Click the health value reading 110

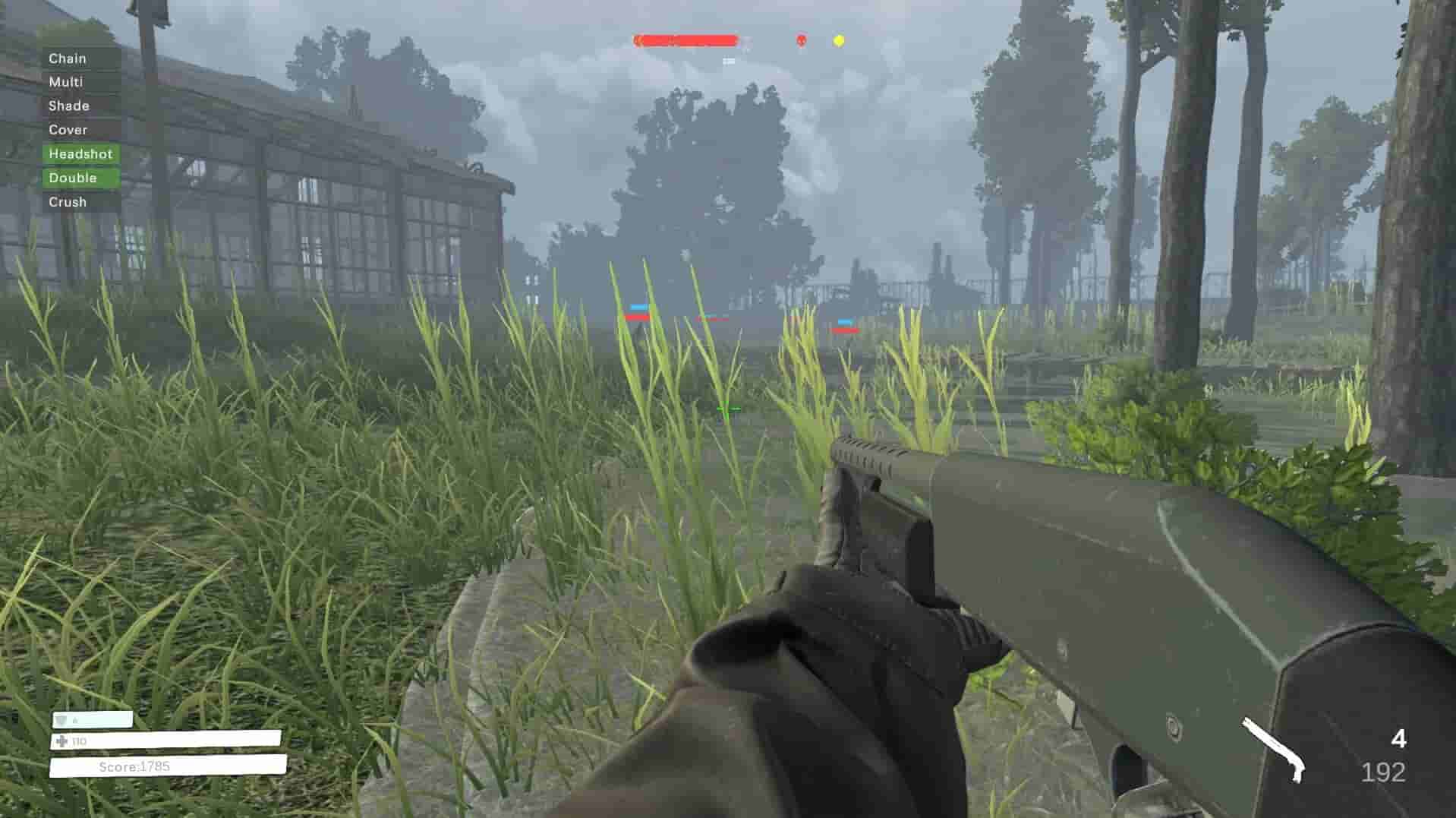click(x=79, y=740)
